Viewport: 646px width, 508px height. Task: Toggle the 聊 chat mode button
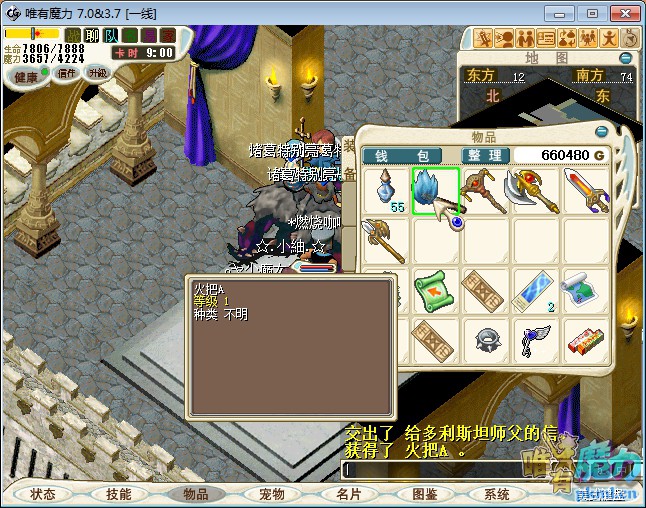click(91, 36)
